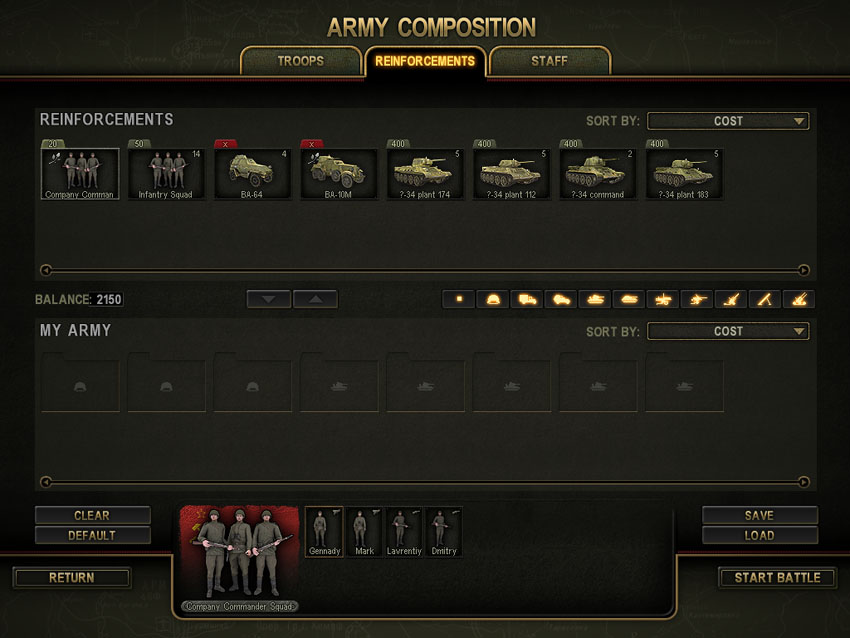Click the up arrow button beside Balance
Image resolution: width=850 pixels, height=638 pixels.
pos(315,299)
